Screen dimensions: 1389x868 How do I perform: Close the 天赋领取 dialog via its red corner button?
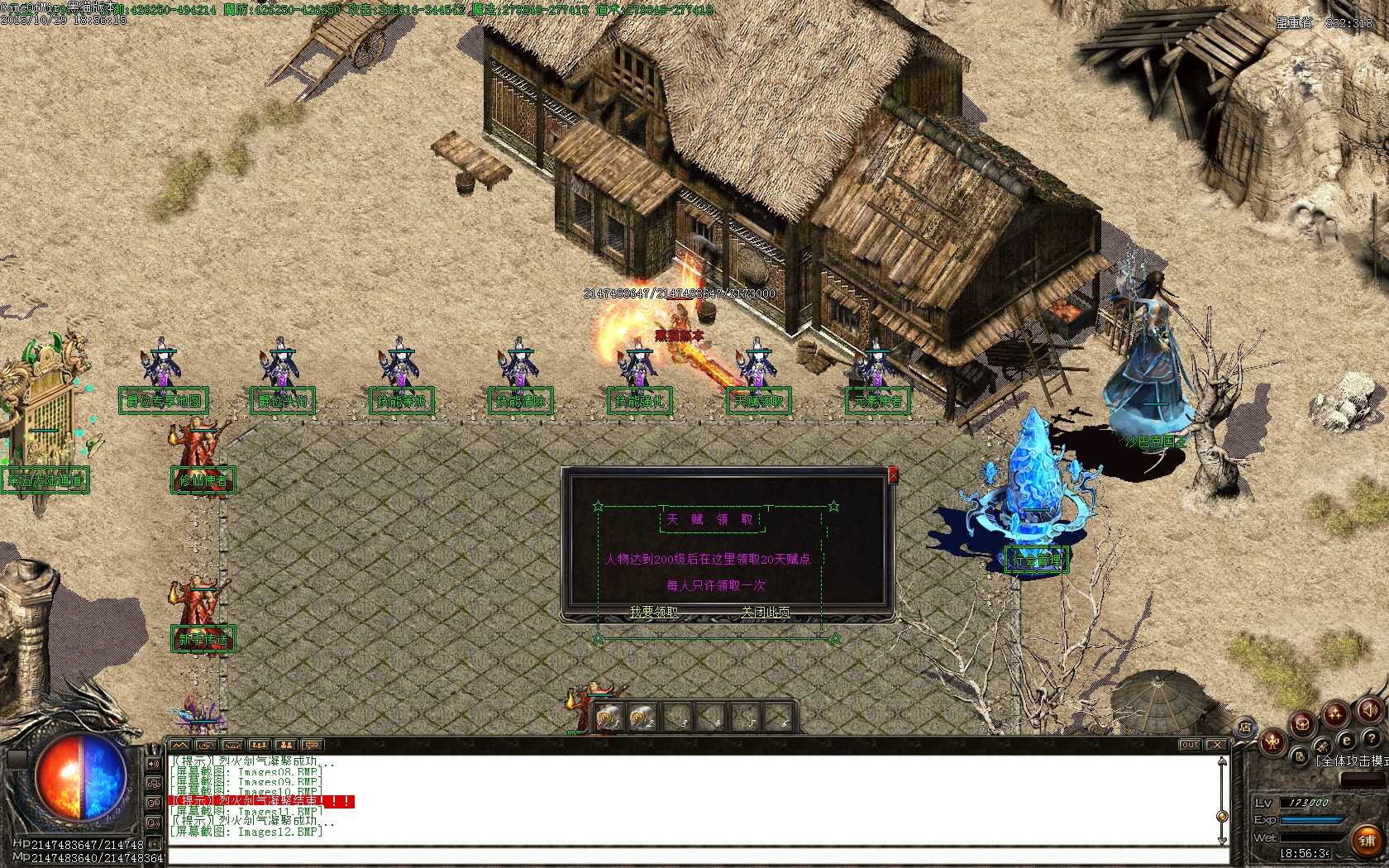click(x=893, y=475)
